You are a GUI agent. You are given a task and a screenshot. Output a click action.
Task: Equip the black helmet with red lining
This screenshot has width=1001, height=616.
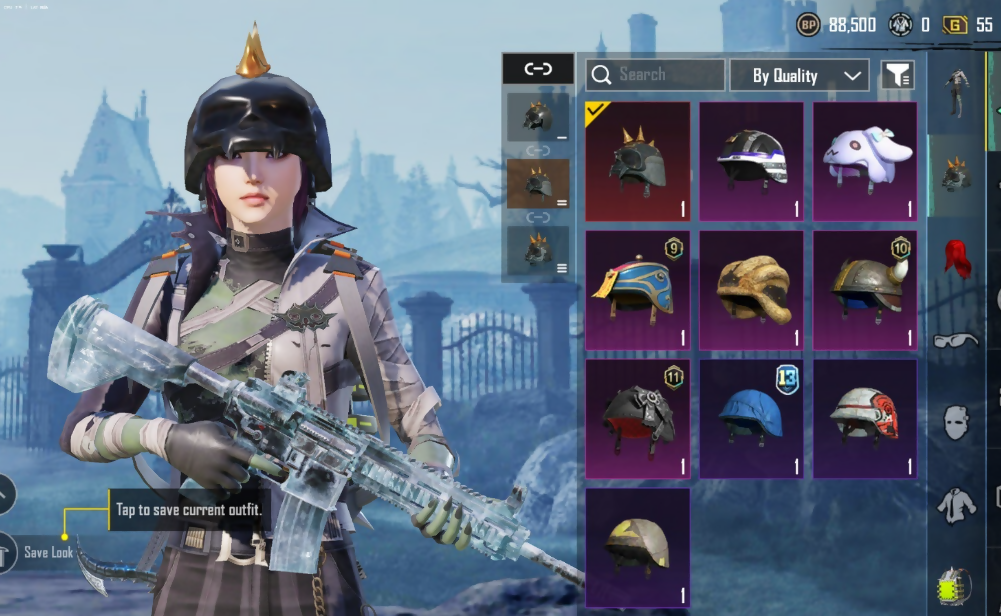coord(637,419)
